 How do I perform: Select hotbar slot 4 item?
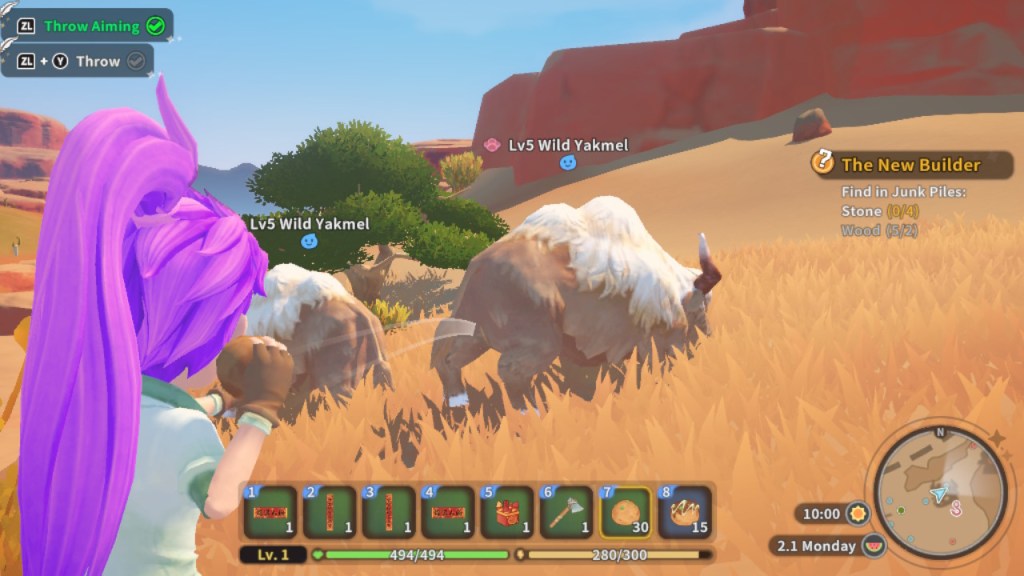[x=448, y=512]
